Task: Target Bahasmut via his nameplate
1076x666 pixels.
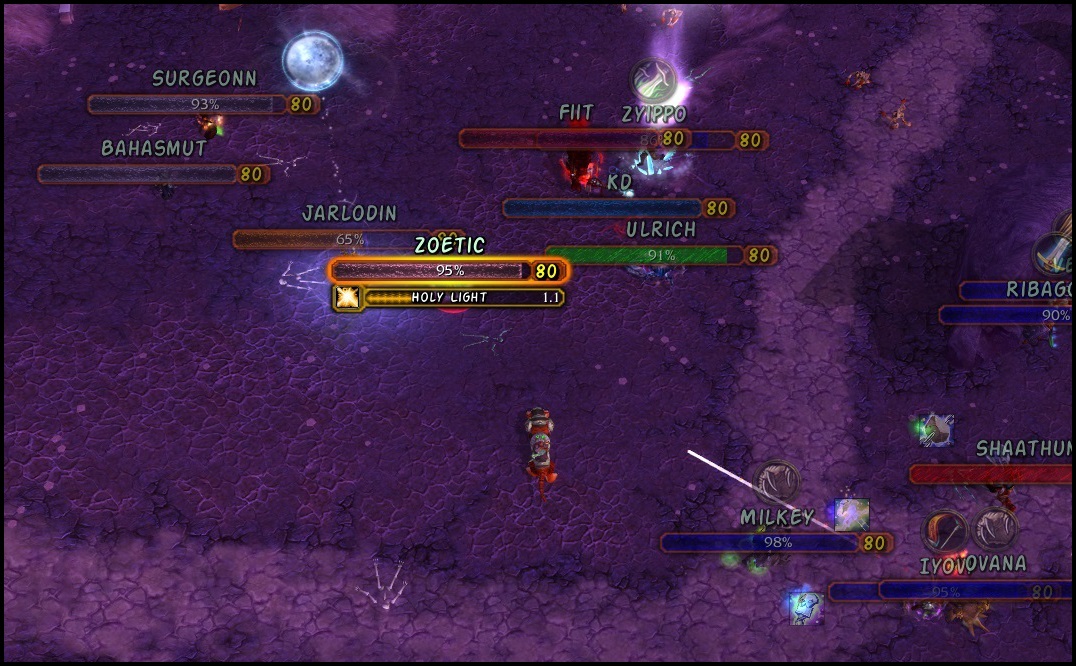Action: (138, 174)
